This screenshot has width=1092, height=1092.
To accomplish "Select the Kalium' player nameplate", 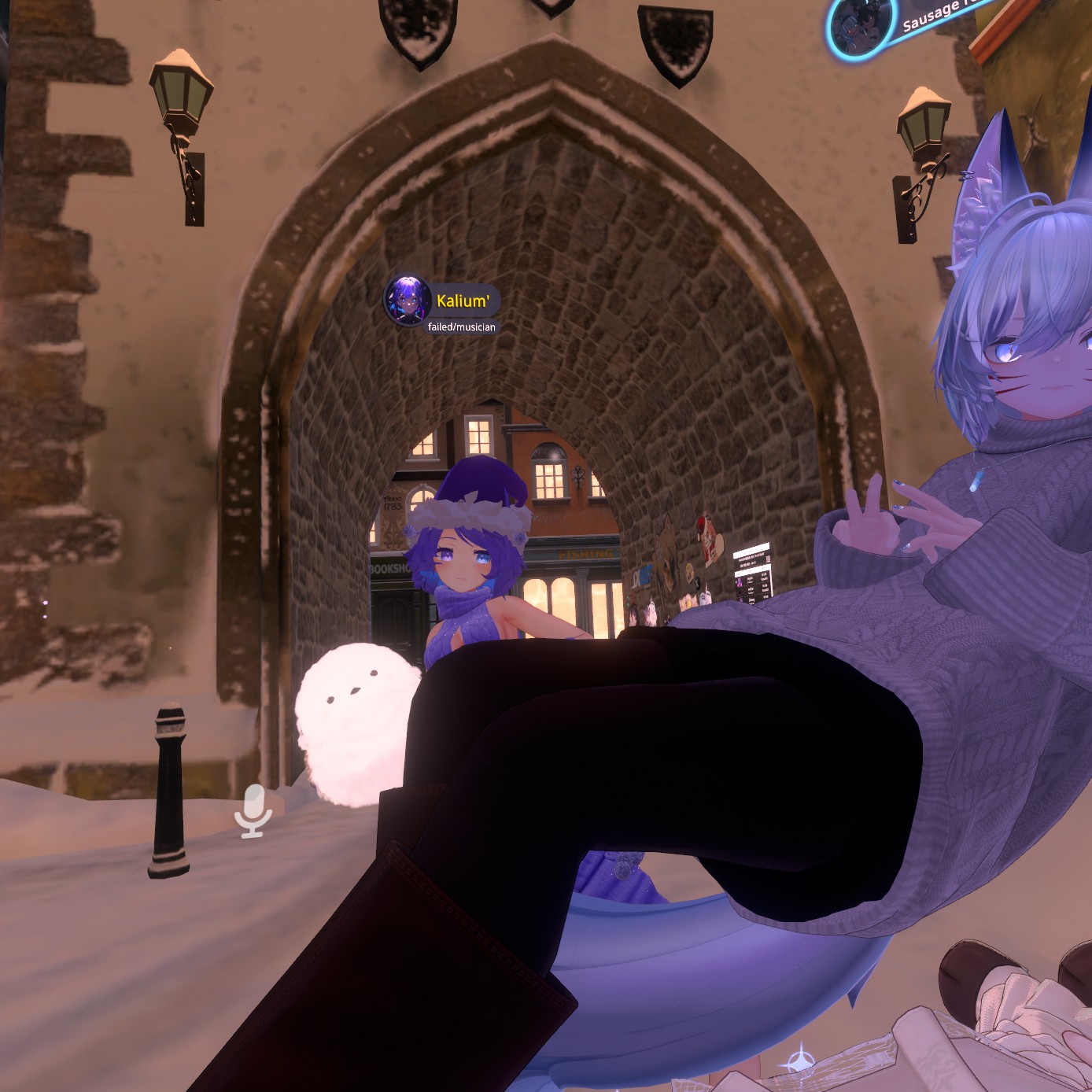I will tap(463, 301).
